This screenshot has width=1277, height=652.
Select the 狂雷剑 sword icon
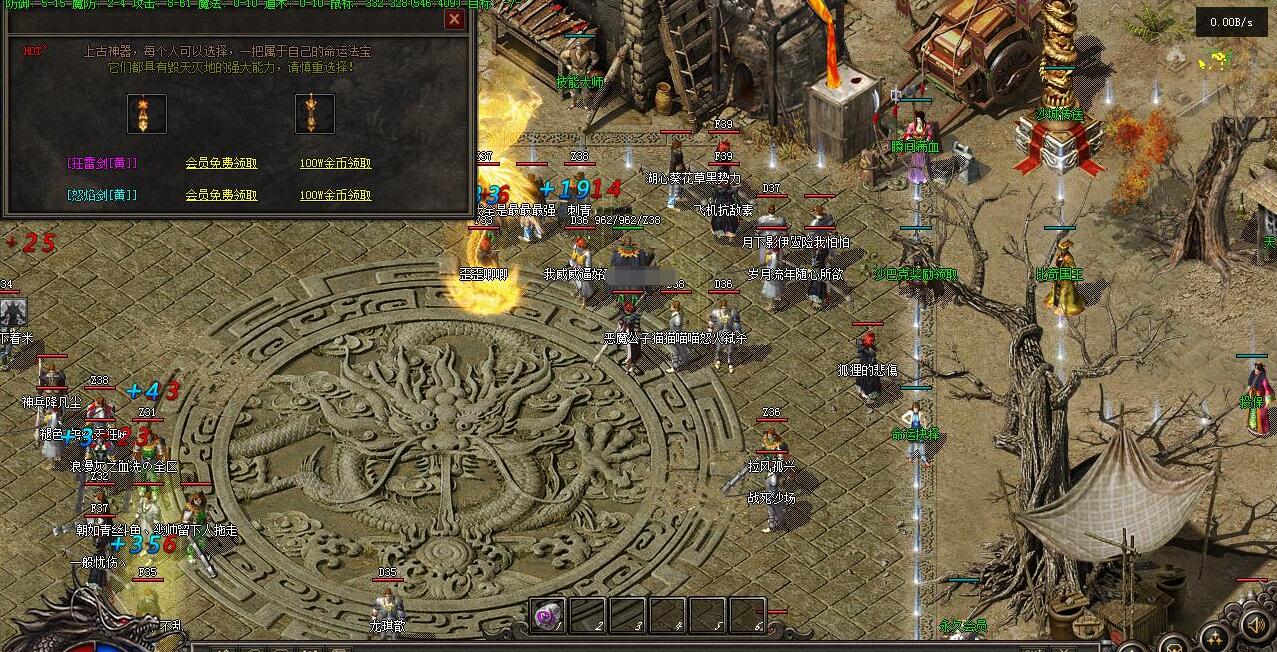[147, 113]
